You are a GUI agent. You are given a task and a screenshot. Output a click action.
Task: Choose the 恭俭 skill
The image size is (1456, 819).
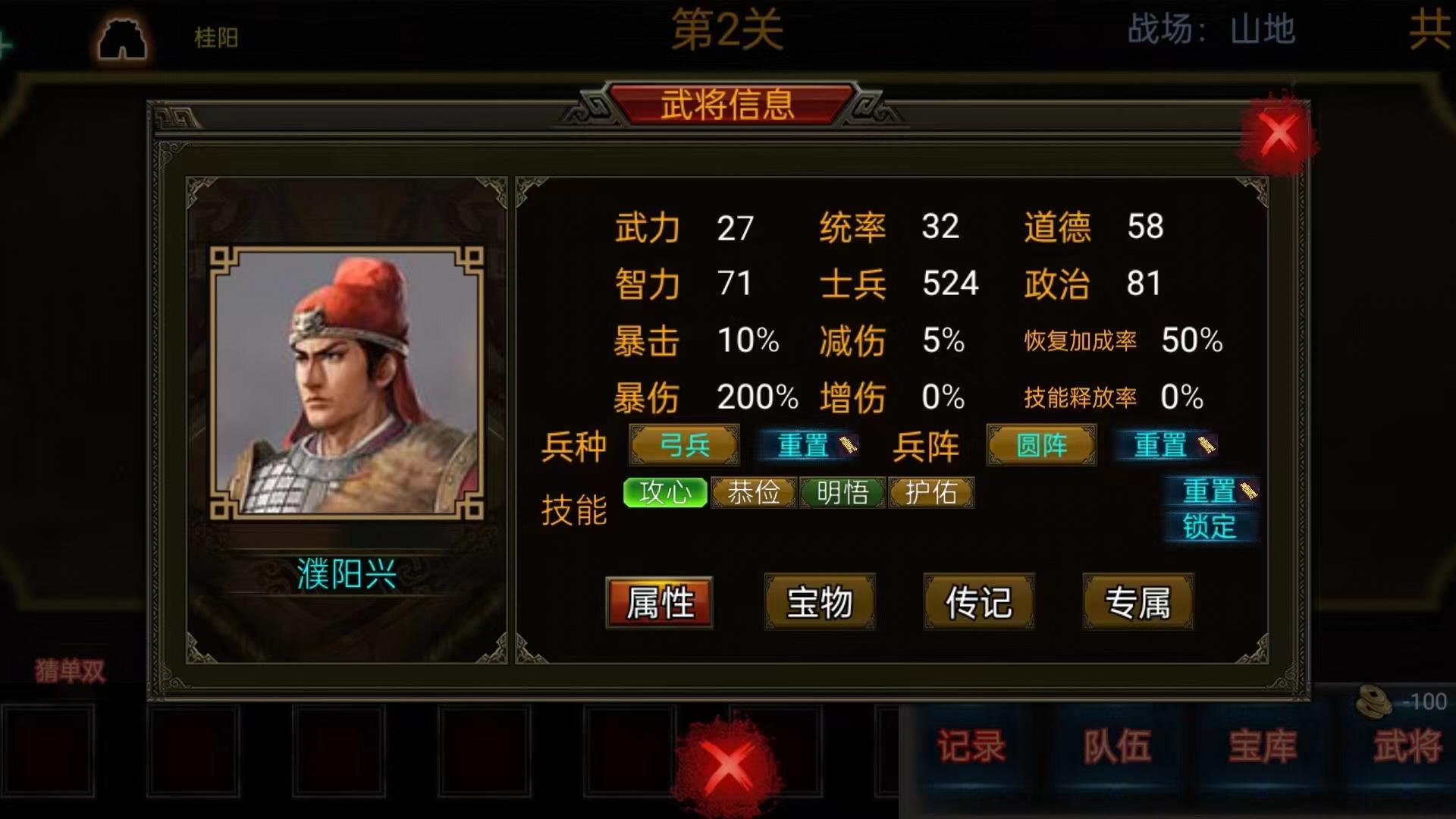click(x=754, y=493)
